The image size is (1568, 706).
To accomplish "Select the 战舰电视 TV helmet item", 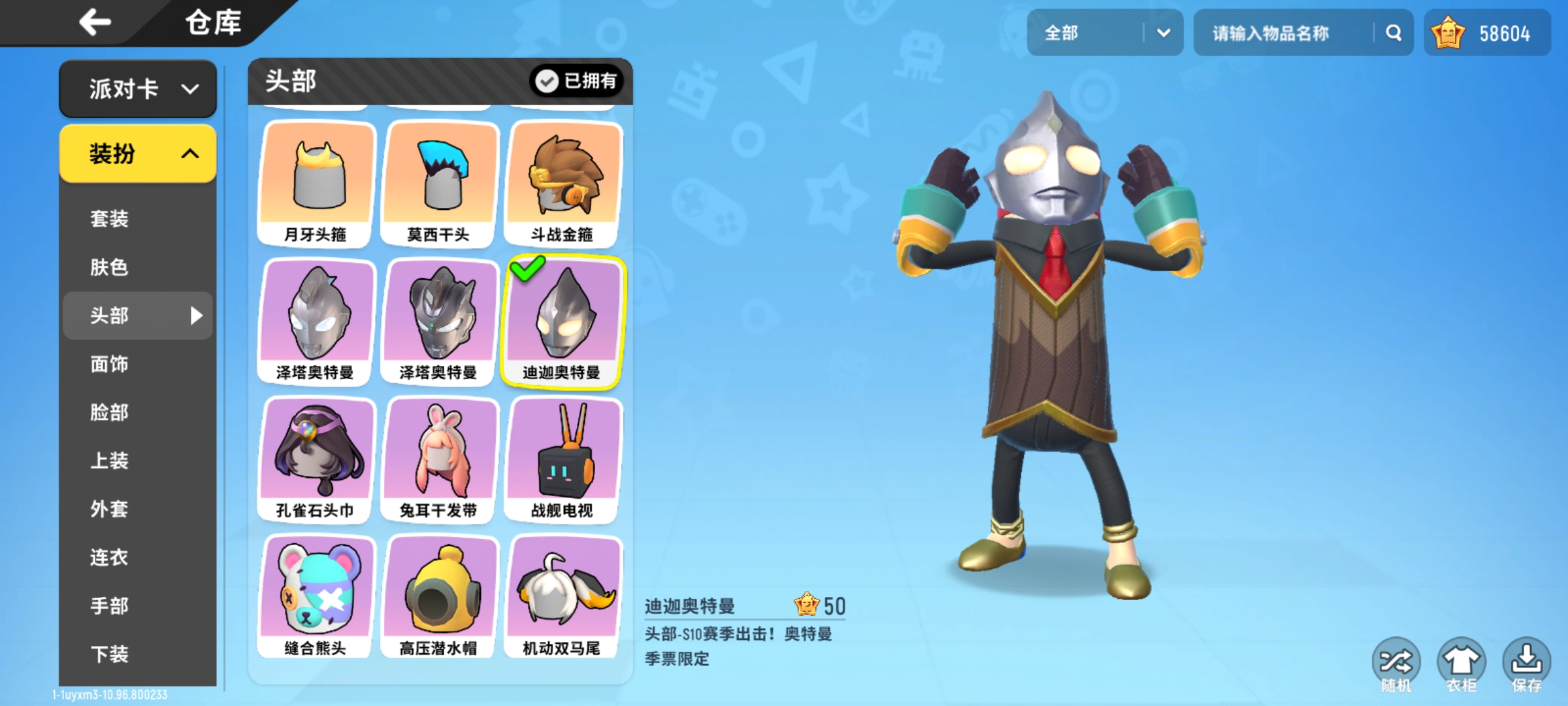I will tap(563, 458).
